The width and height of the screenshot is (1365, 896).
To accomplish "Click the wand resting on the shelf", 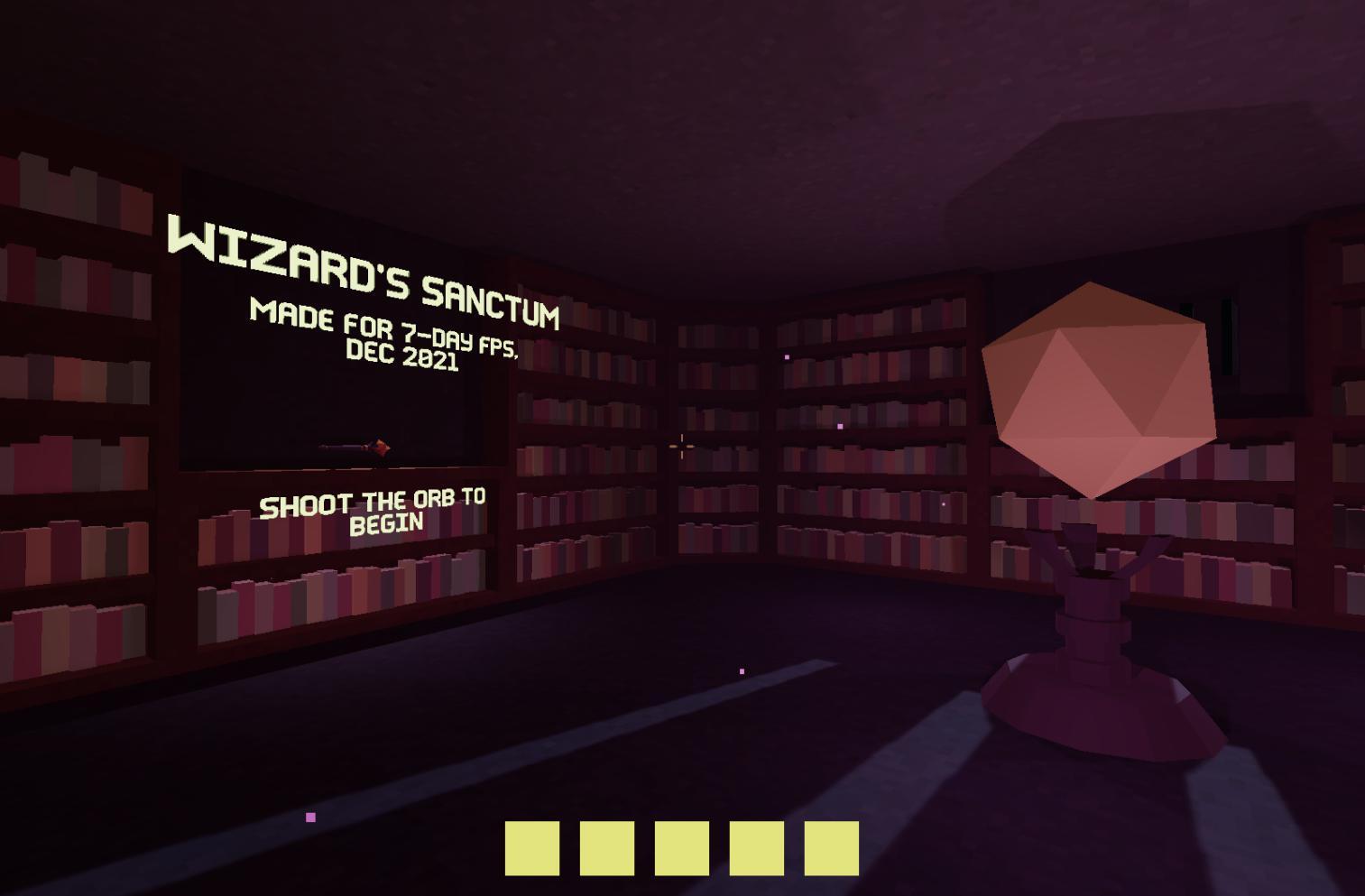I will 355,446.
